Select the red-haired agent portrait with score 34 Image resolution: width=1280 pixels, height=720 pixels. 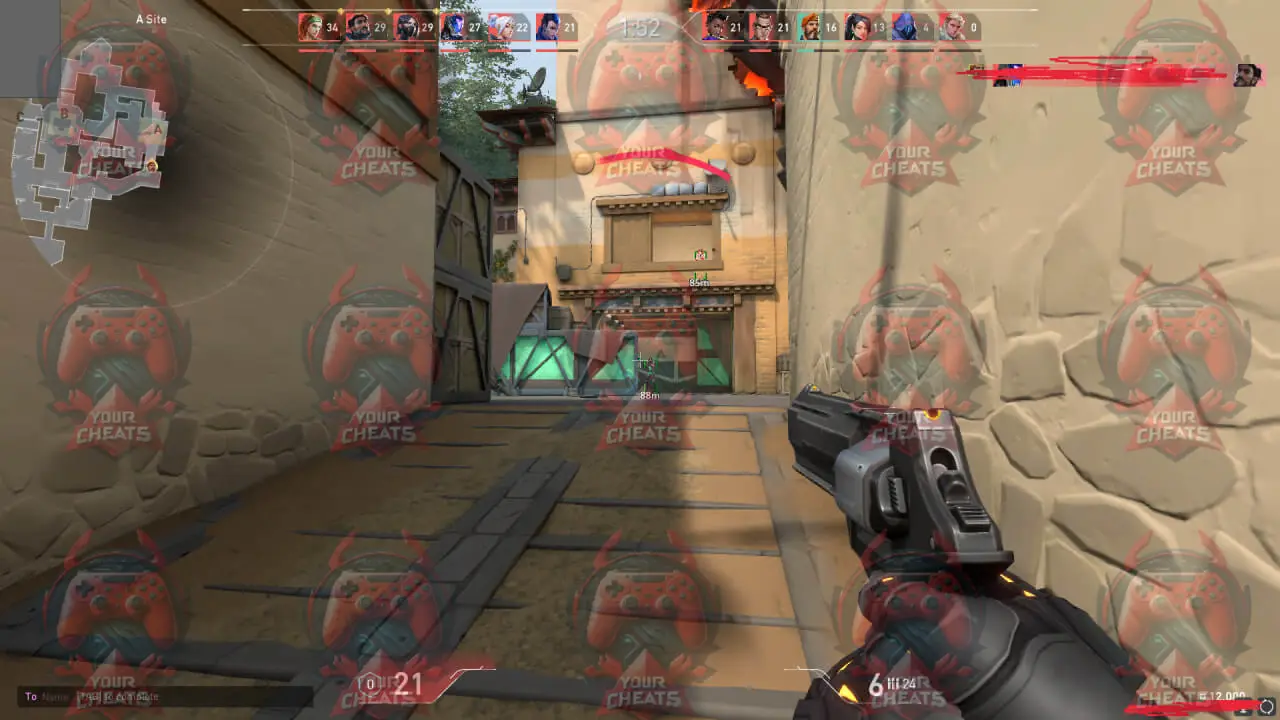pos(311,27)
